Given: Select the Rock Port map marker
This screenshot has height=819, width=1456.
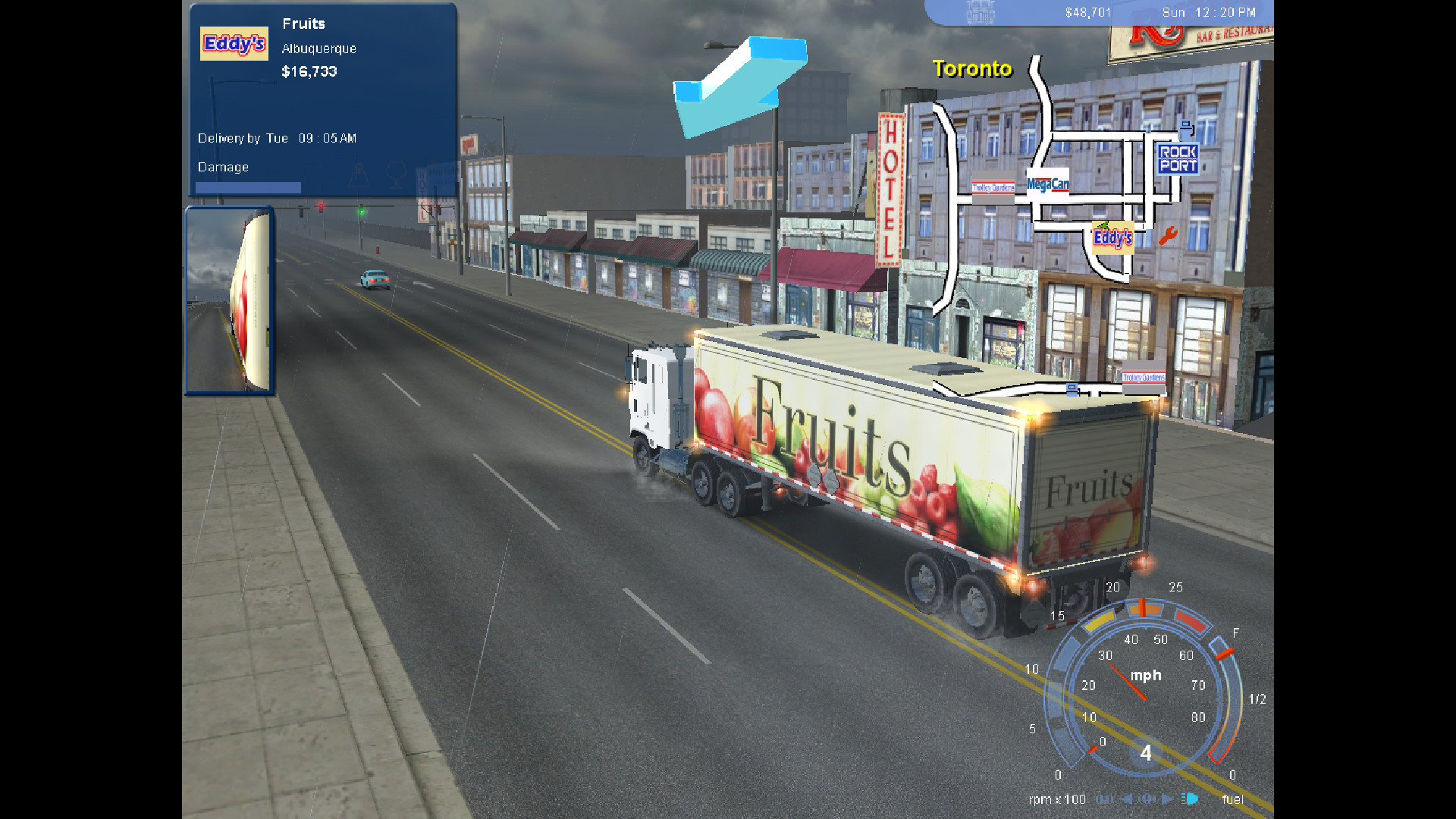Looking at the screenshot, I should click(1177, 159).
